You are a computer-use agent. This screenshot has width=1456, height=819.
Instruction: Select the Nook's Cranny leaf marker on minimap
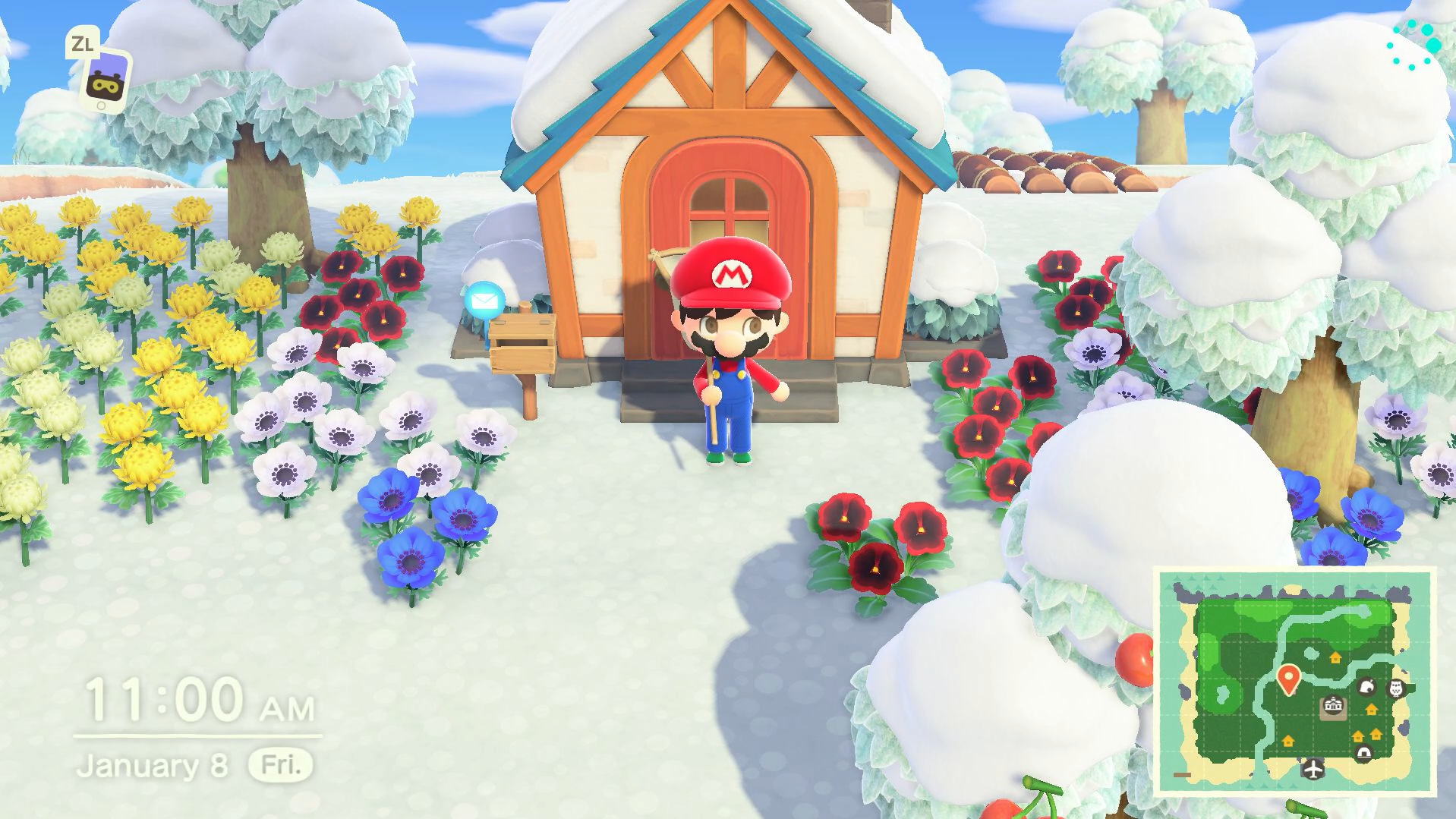tap(1366, 688)
